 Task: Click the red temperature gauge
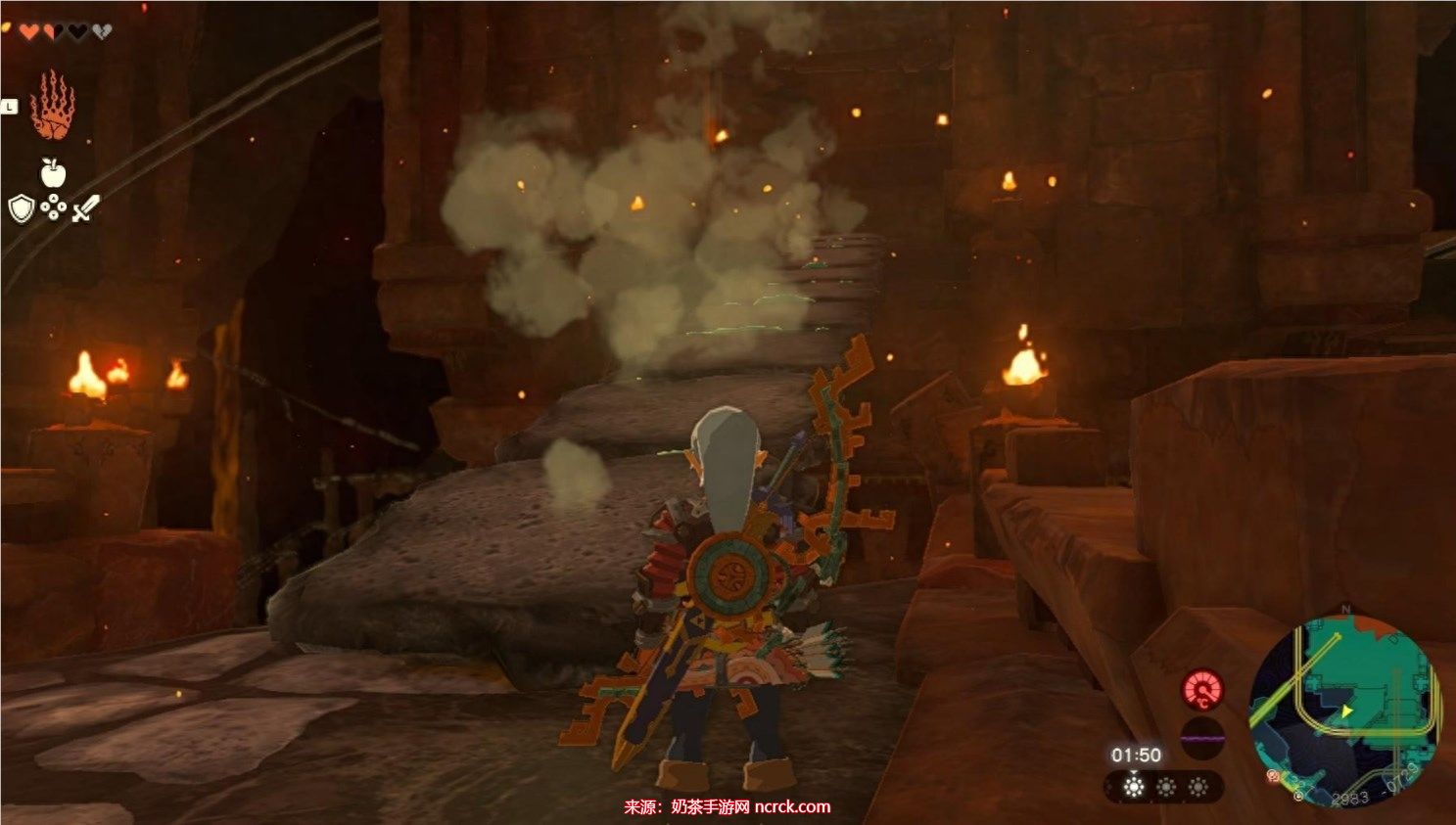(1202, 690)
